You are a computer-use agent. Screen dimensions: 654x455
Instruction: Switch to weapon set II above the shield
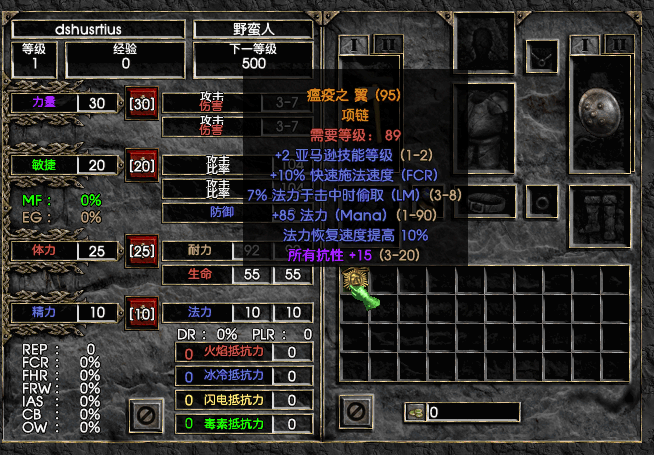coord(620,44)
